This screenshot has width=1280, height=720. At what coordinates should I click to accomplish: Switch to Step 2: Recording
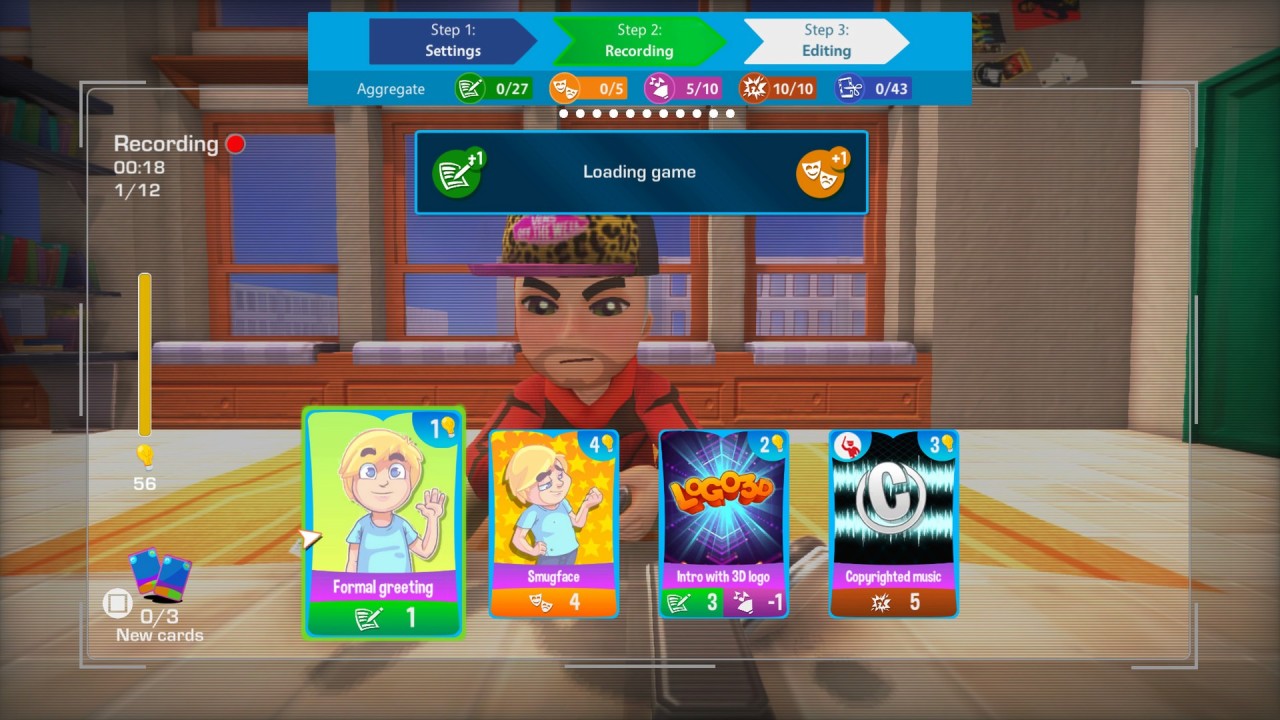coord(639,41)
